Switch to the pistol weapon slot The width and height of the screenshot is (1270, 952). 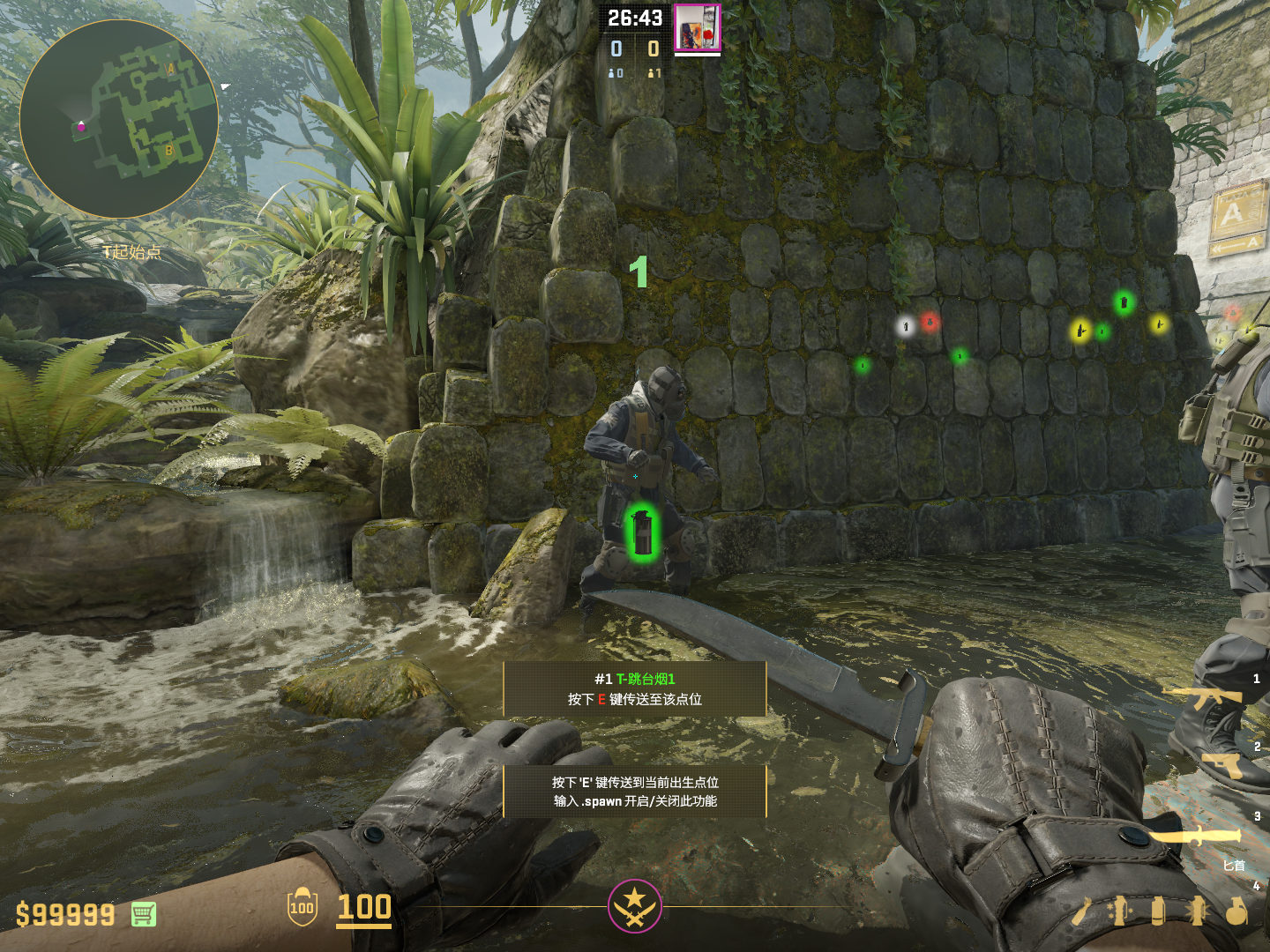pos(1222,763)
